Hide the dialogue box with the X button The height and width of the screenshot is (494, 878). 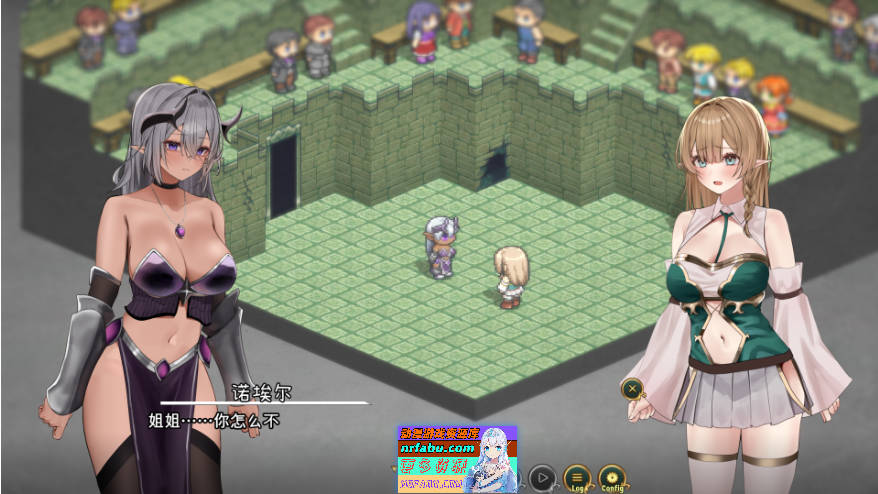[x=632, y=389]
